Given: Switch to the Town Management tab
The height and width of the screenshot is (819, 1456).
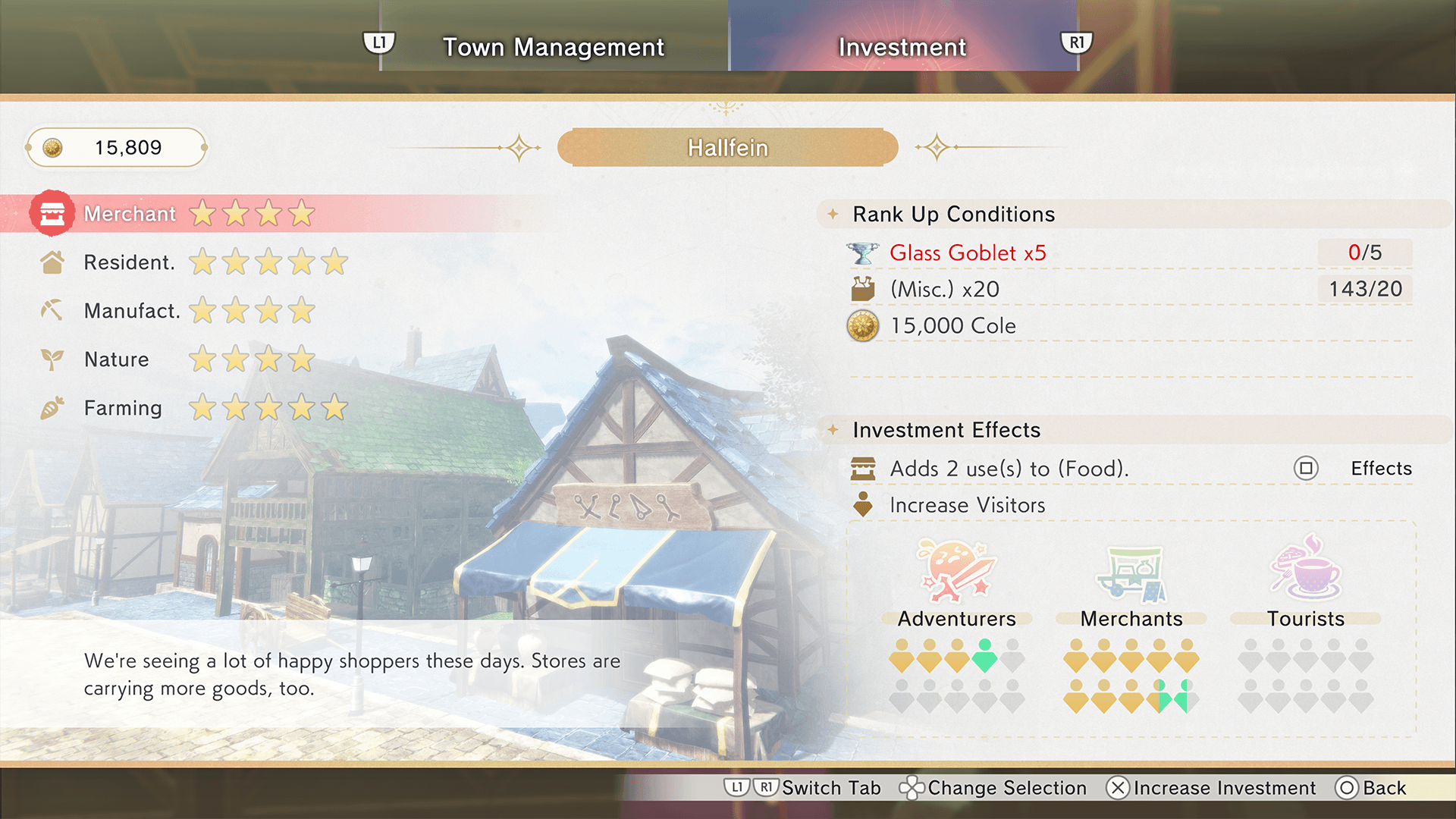Looking at the screenshot, I should pyautogui.click(x=554, y=47).
